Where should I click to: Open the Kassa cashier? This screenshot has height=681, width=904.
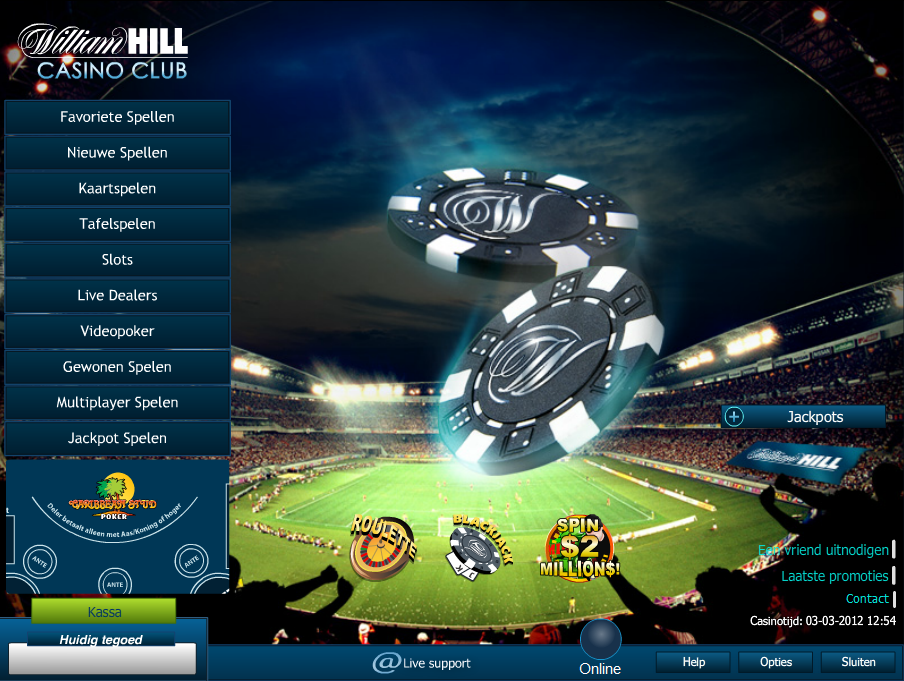(104, 610)
